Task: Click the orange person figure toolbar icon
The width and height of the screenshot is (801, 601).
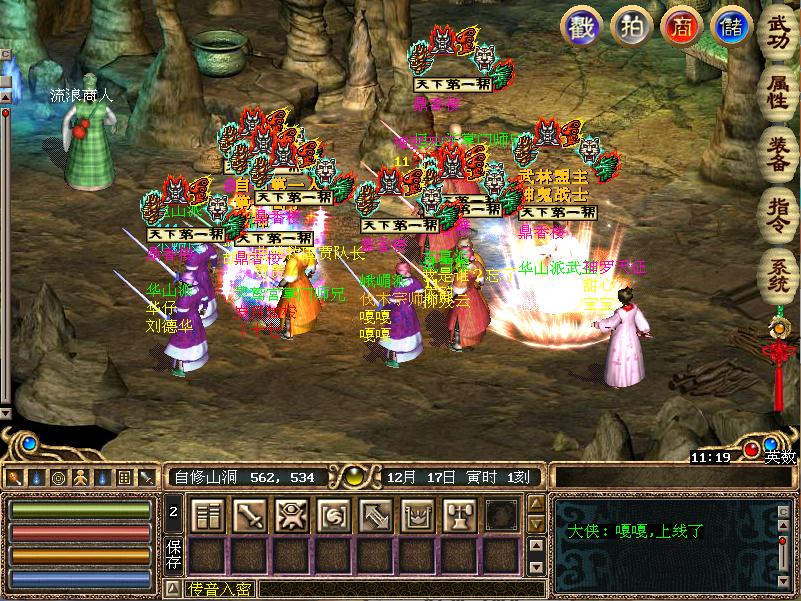Action: (x=80, y=478)
